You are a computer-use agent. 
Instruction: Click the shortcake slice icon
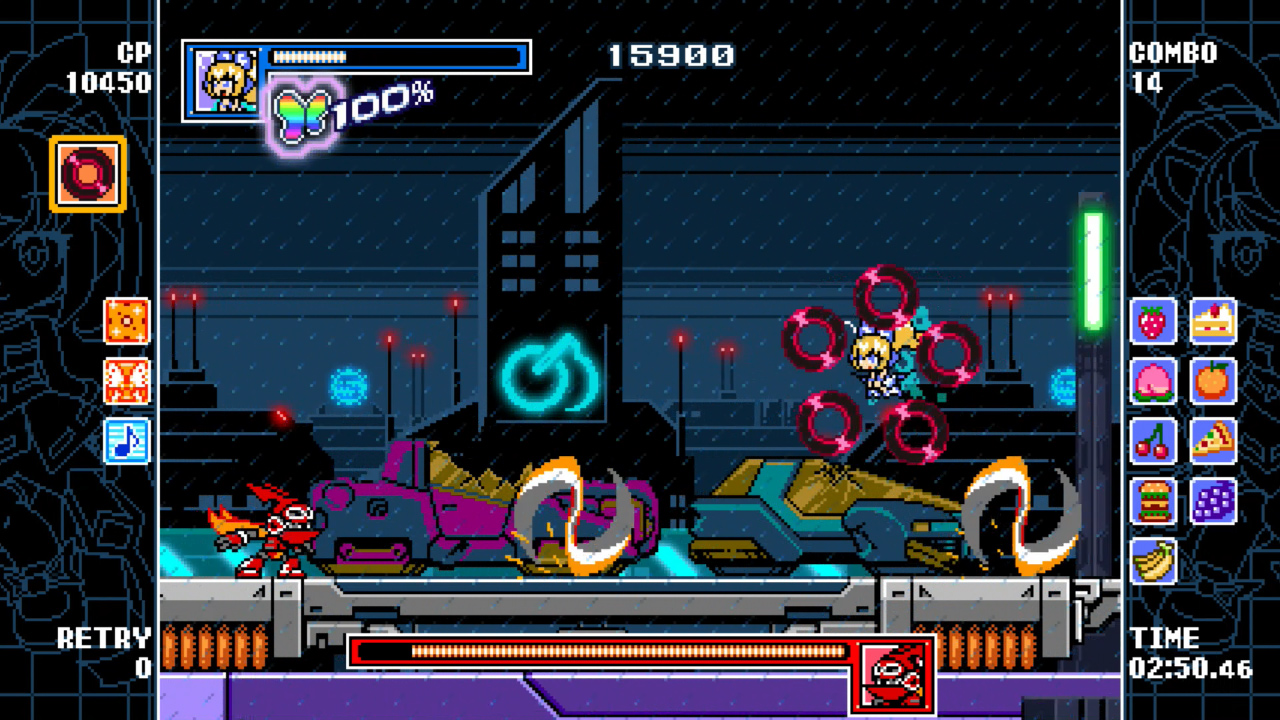click(1214, 322)
